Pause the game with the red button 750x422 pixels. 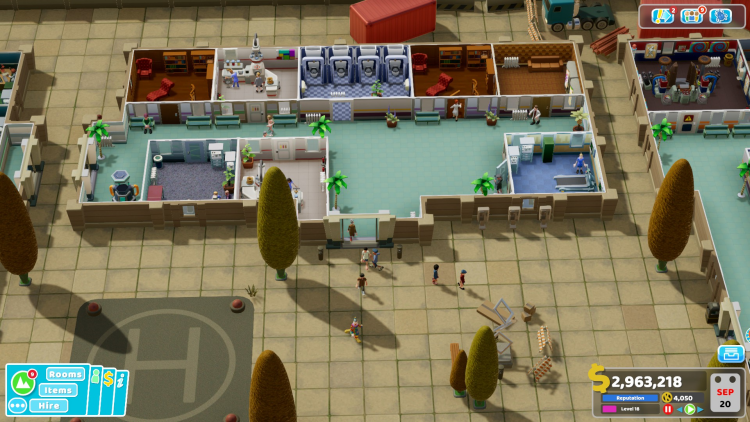click(668, 409)
